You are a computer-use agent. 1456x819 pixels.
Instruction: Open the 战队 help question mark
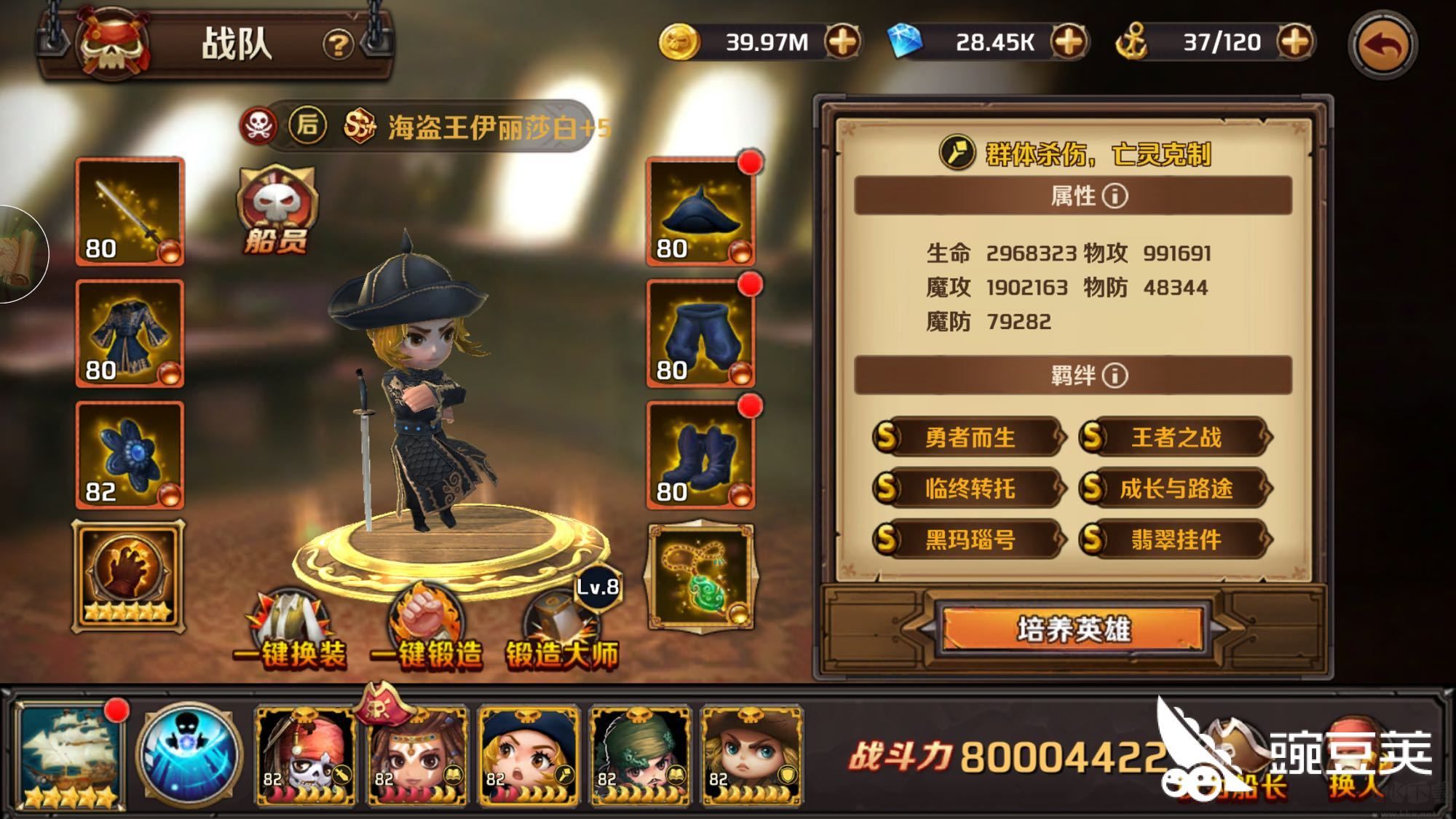pyautogui.click(x=337, y=45)
